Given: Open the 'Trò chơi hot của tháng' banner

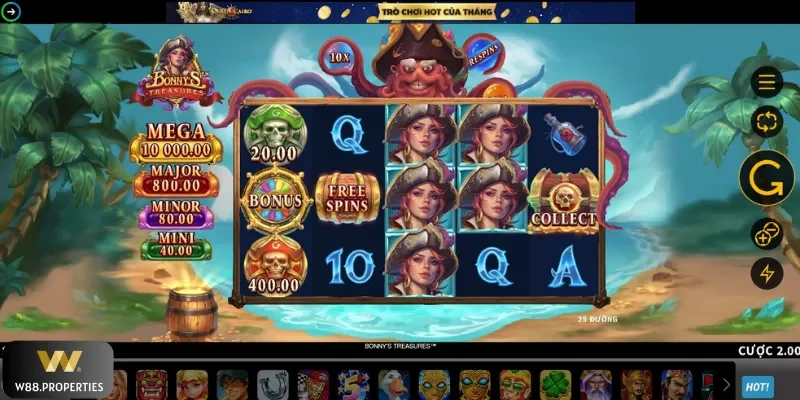Looking at the screenshot, I should (x=400, y=12).
